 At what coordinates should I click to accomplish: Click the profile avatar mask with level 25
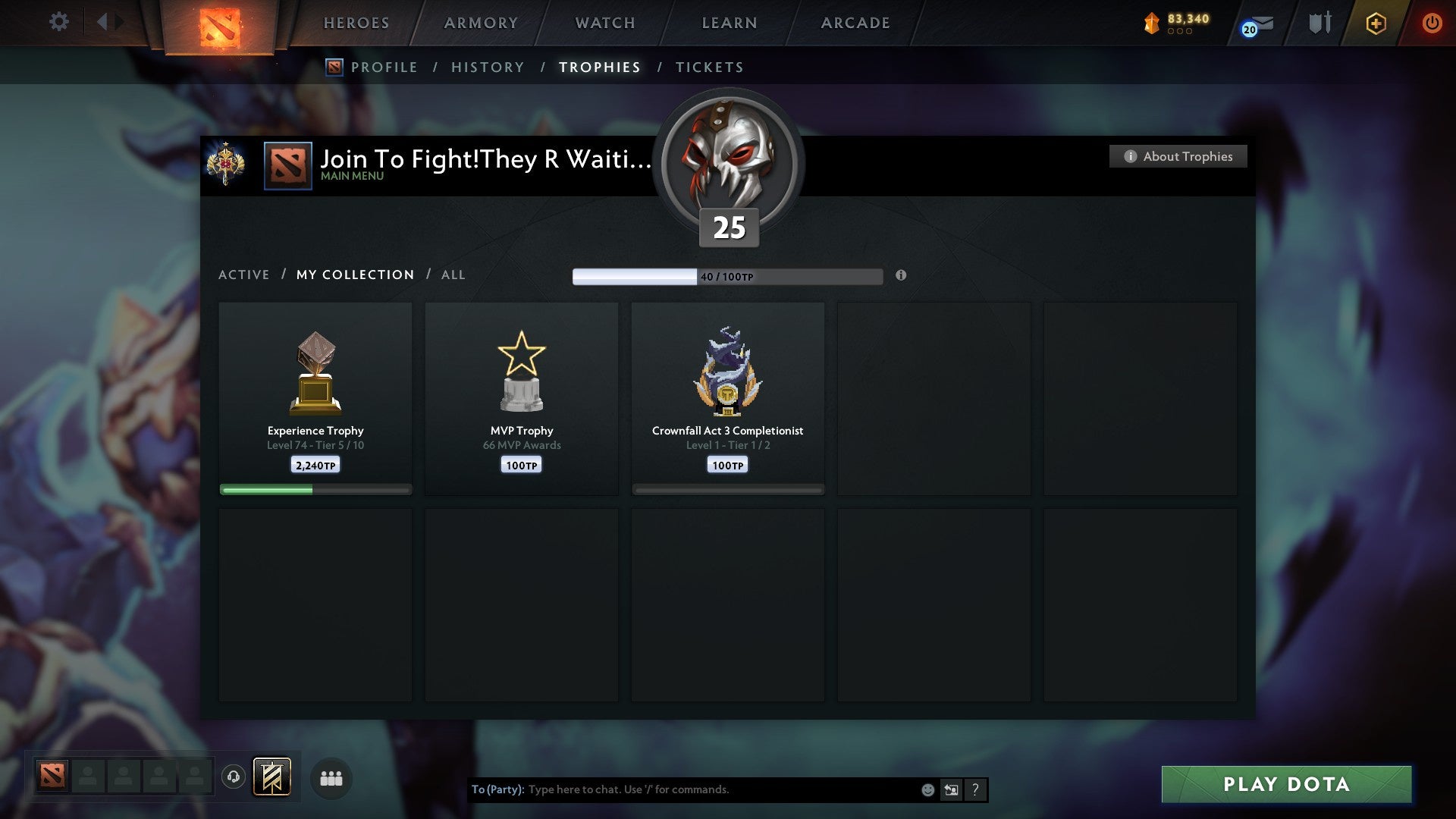(728, 163)
